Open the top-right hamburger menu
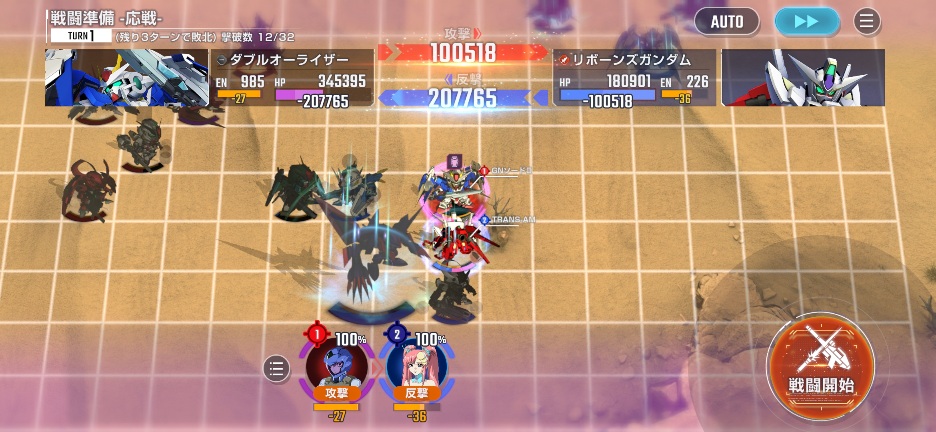The width and height of the screenshot is (936, 432). click(867, 20)
